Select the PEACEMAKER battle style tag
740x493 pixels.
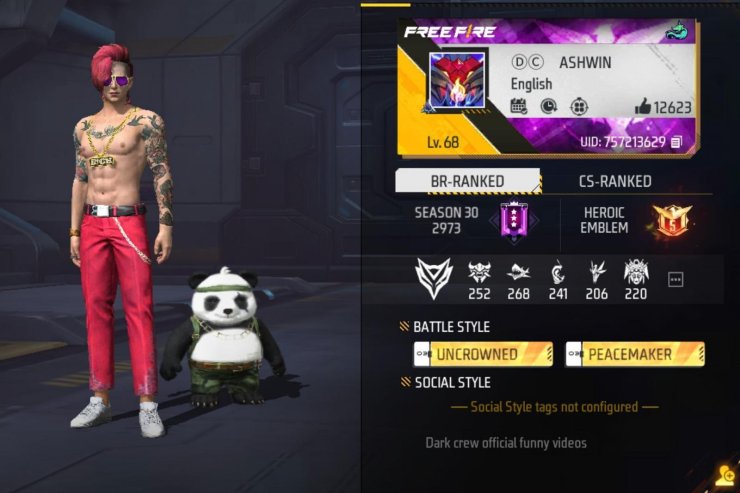[634, 354]
